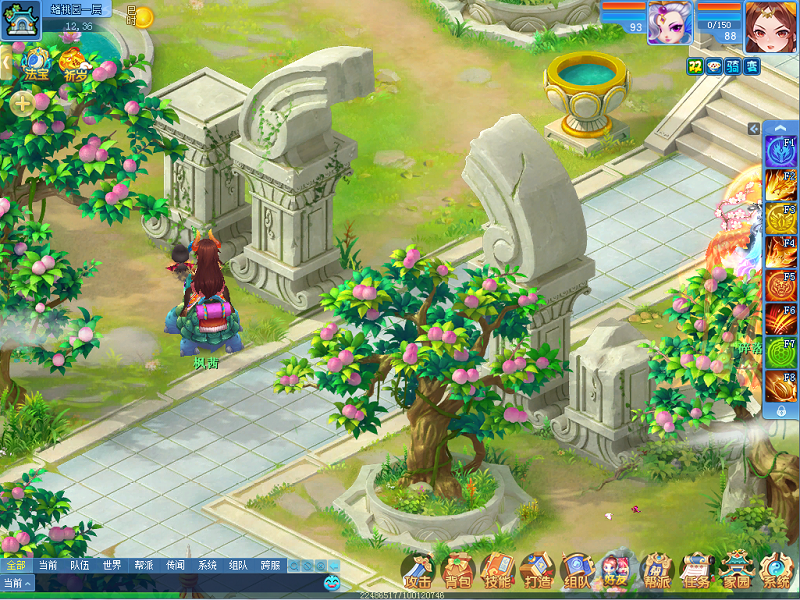This screenshot has width=800, height=600.
Task: Select the 全部 all chat tab
Action: [16, 565]
